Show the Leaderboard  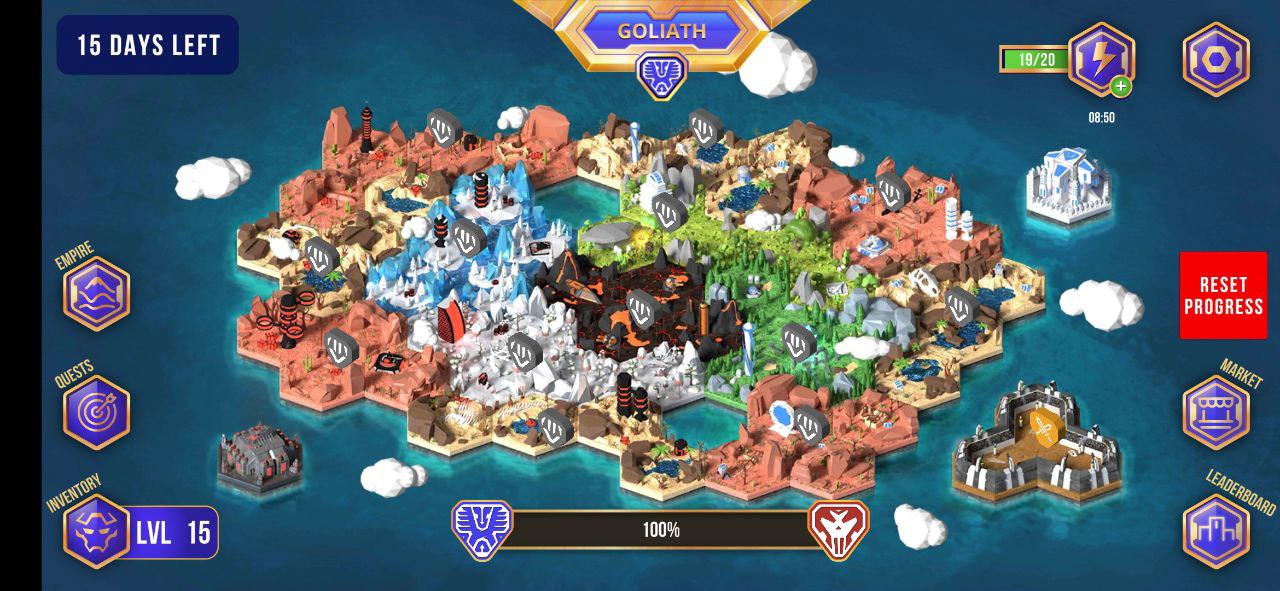pos(1216,531)
